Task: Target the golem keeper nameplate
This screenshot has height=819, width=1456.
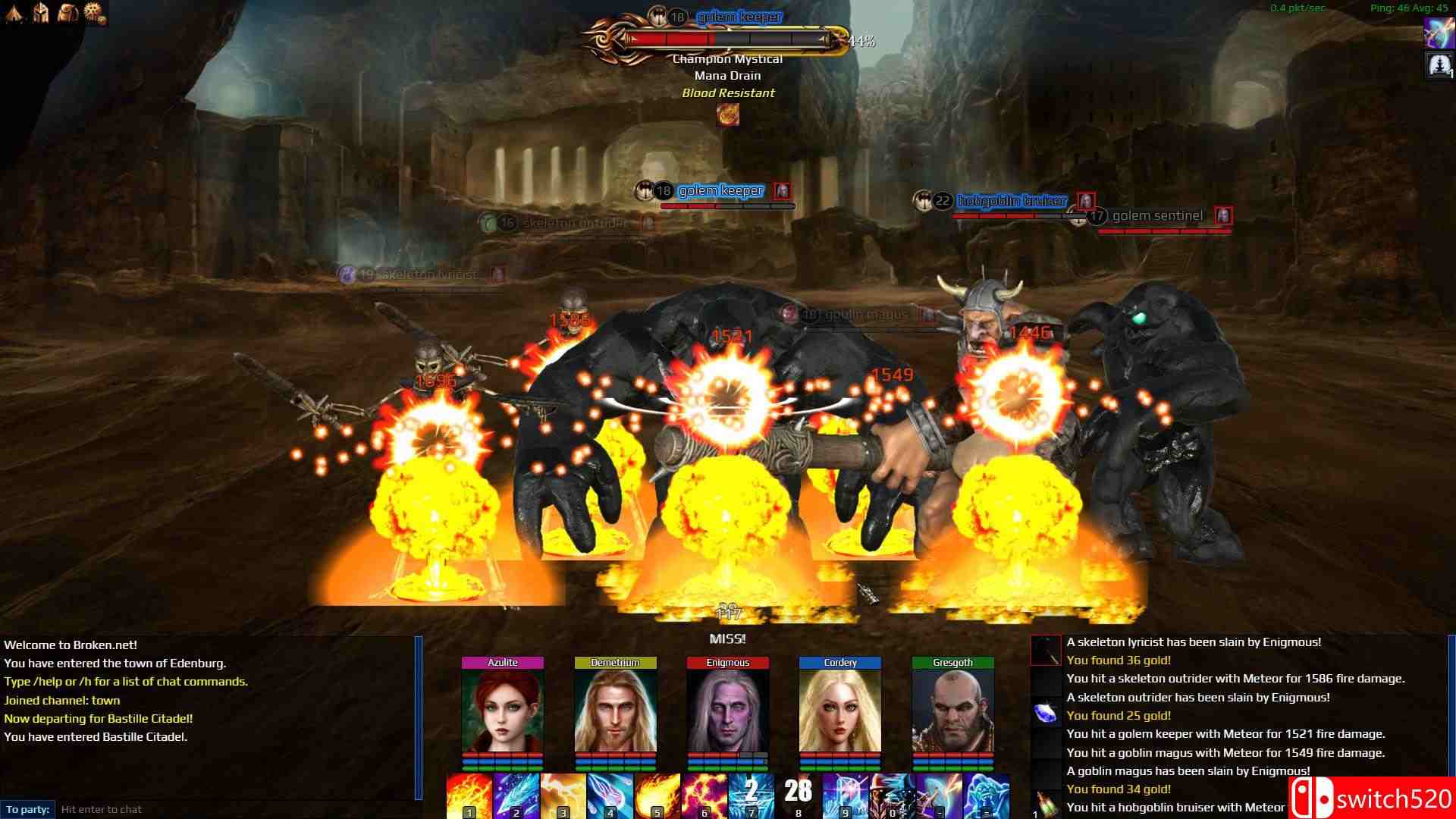Action: coord(720,191)
